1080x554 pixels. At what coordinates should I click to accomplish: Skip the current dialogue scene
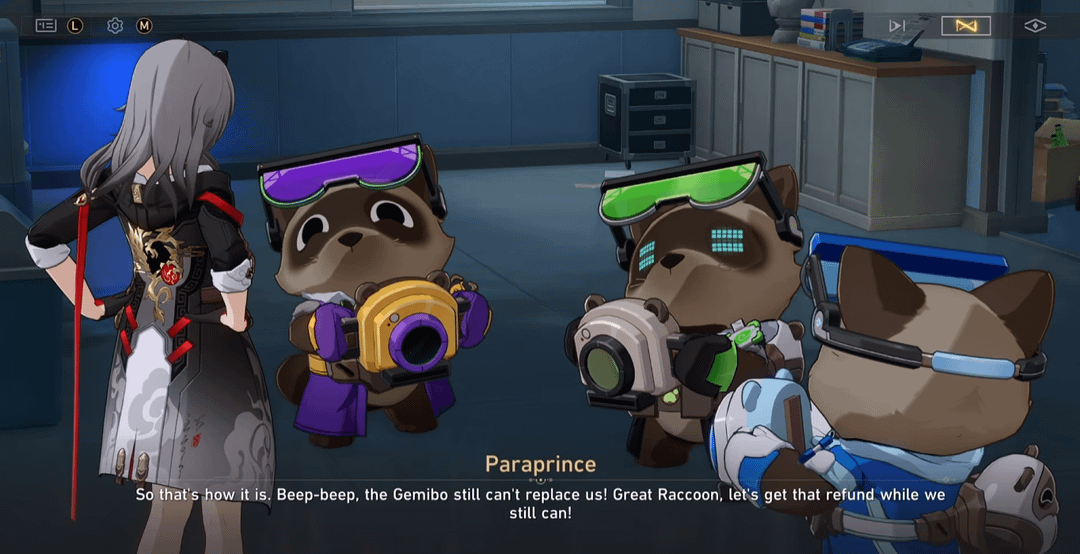(897, 25)
